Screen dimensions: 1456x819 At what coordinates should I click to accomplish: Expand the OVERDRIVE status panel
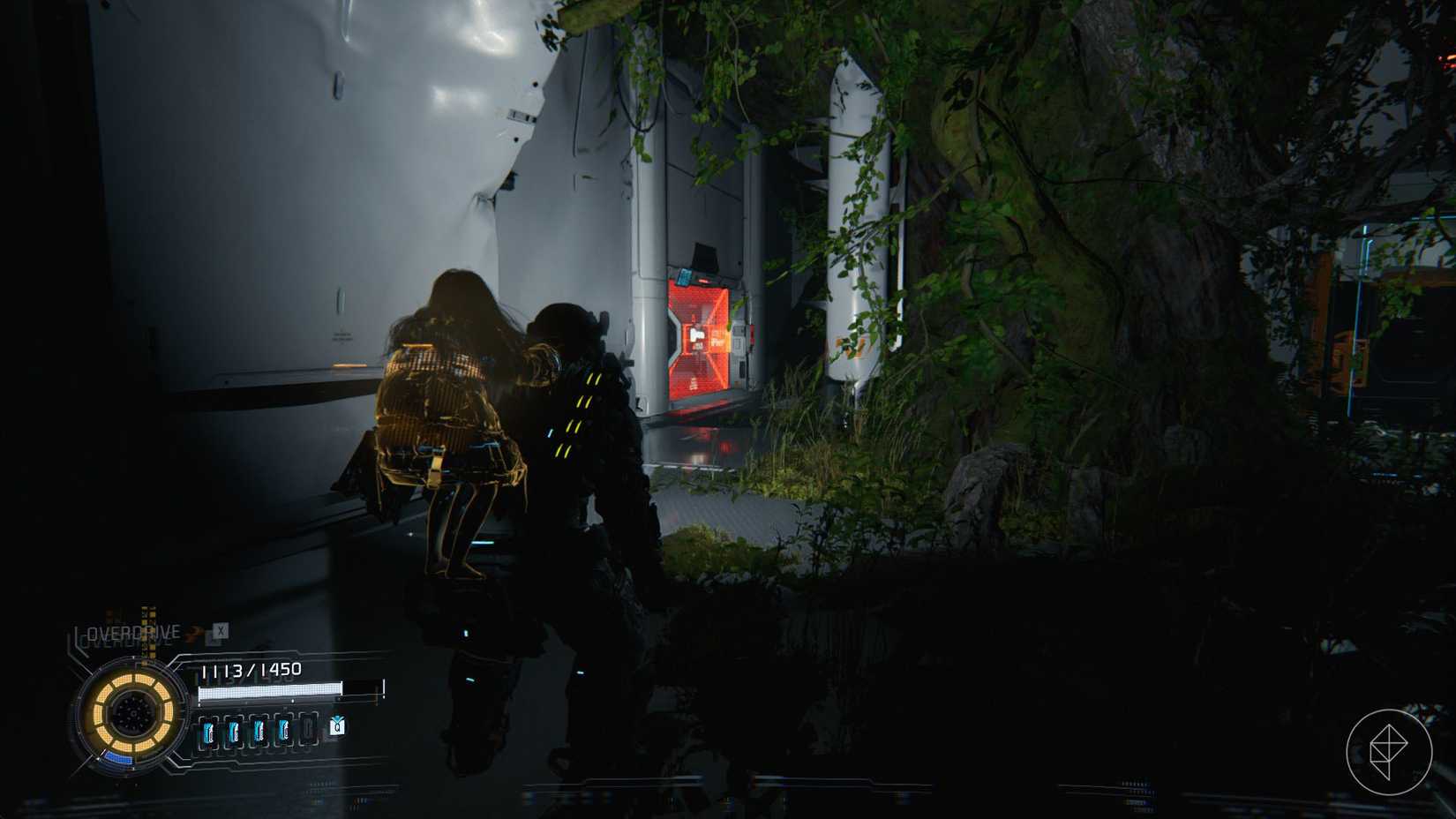132,631
